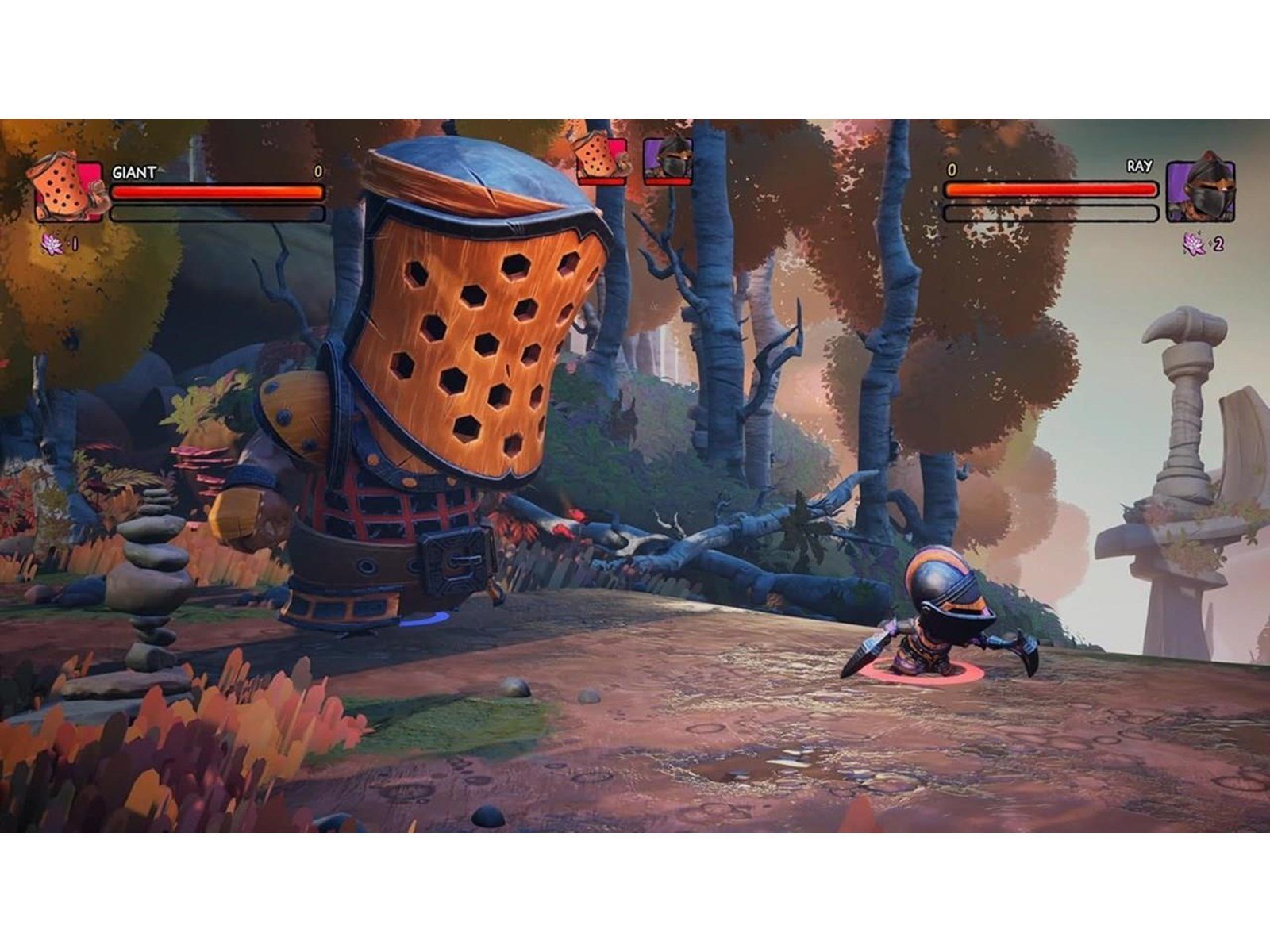Viewport: 1270px width, 952px height.
Task: Click Ray's red health bar
Action: point(1048,190)
